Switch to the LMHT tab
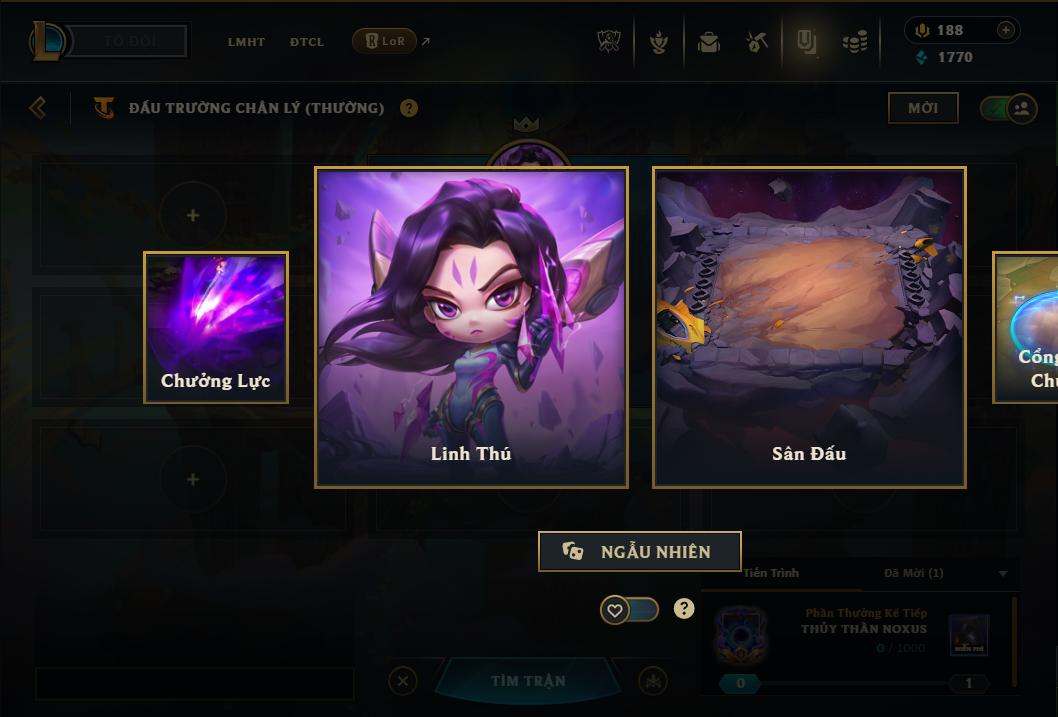Image resolution: width=1058 pixels, height=717 pixels. click(246, 42)
